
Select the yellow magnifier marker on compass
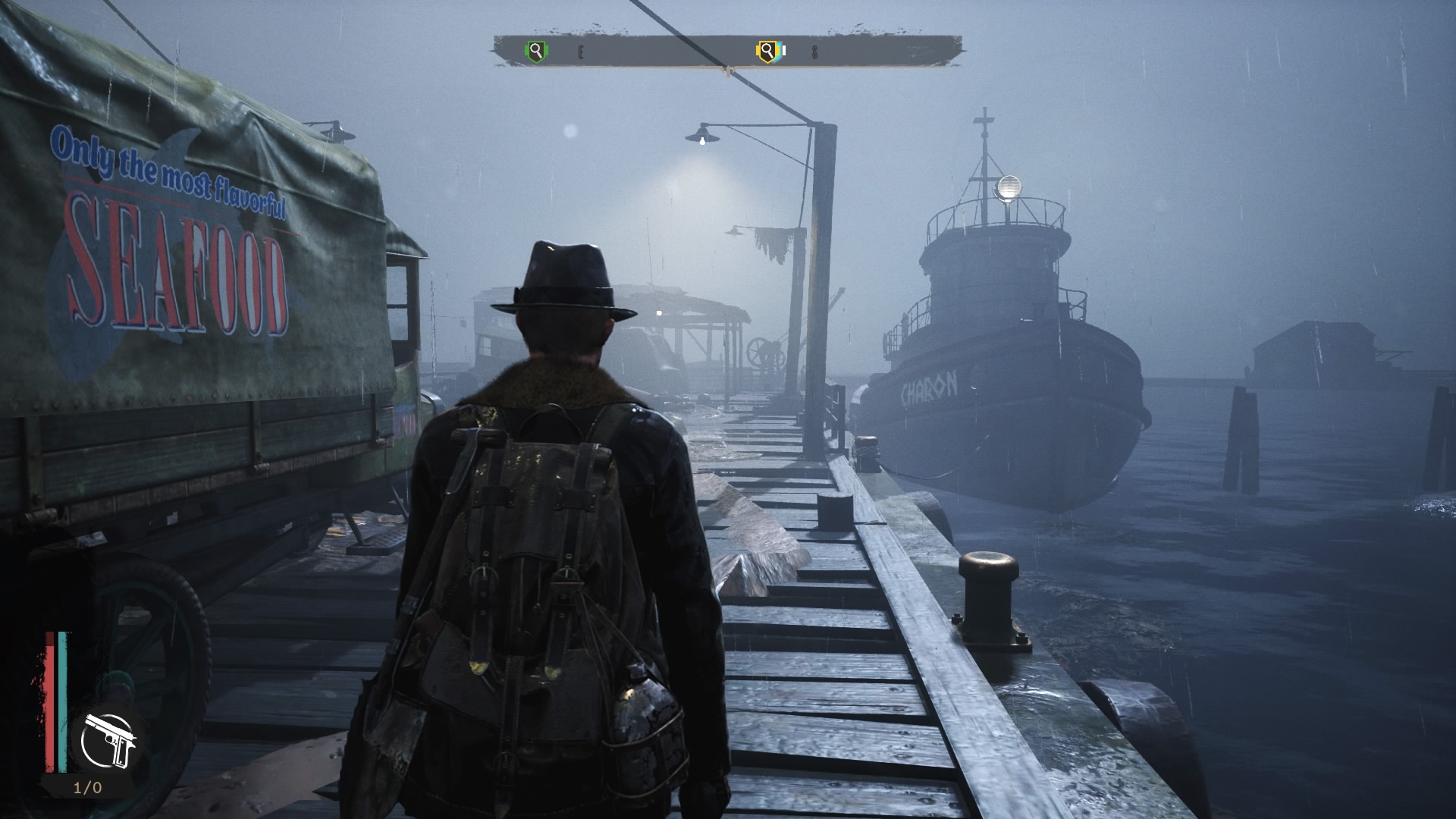tap(767, 52)
